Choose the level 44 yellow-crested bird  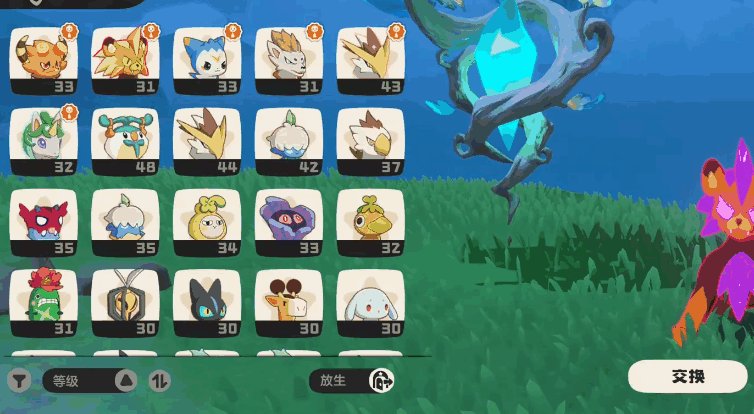point(207,141)
